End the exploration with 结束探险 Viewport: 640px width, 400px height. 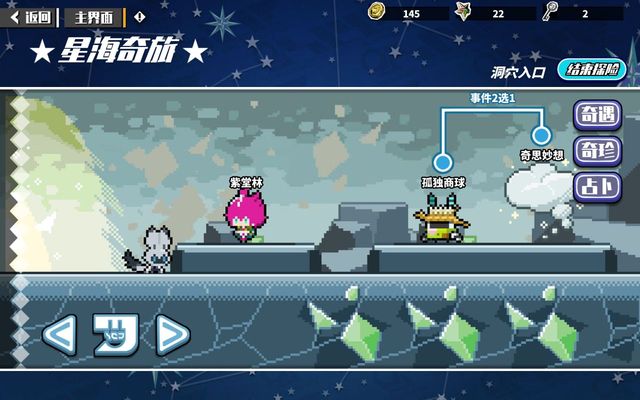click(592, 70)
